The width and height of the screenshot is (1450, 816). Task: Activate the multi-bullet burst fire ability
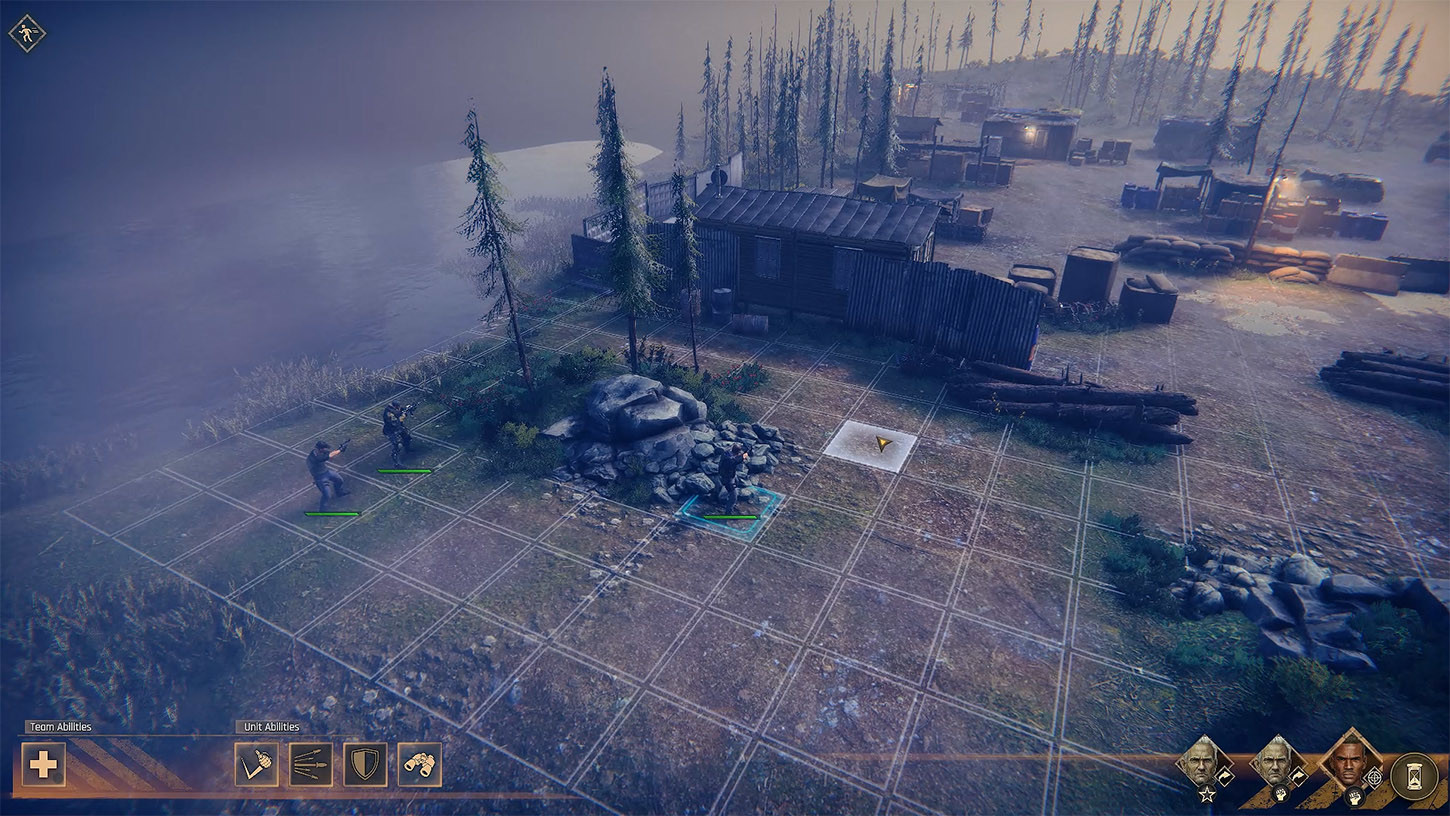311,765
